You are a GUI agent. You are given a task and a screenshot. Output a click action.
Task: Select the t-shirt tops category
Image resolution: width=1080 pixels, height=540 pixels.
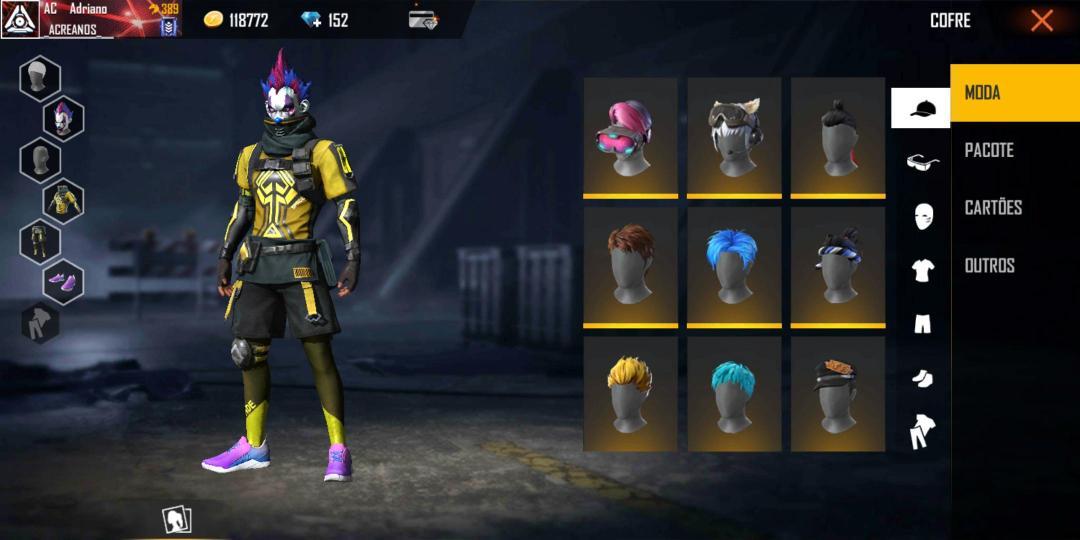pos(921,270)
